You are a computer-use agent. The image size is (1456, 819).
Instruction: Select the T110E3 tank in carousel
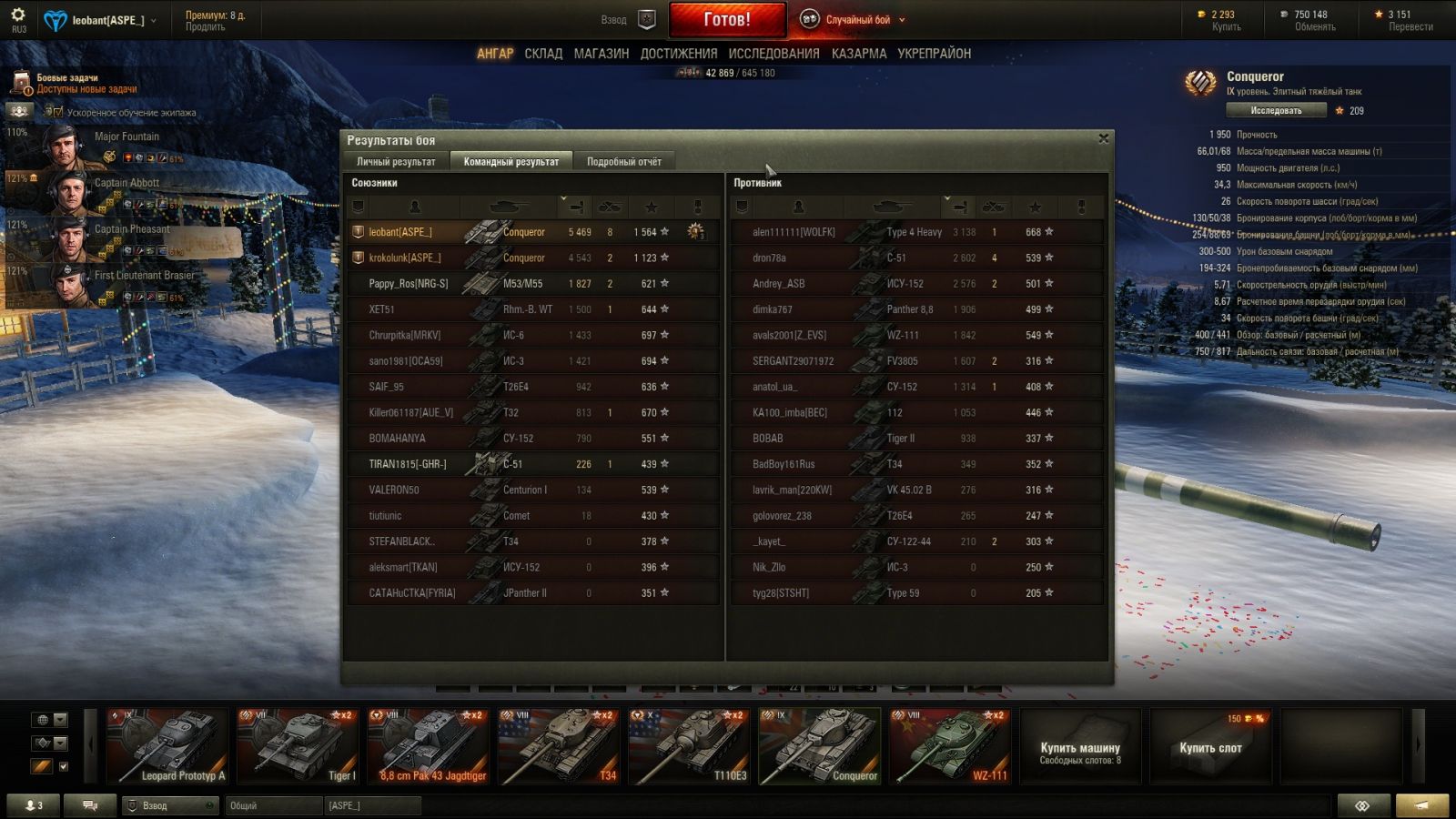click(x=689, y=746)
